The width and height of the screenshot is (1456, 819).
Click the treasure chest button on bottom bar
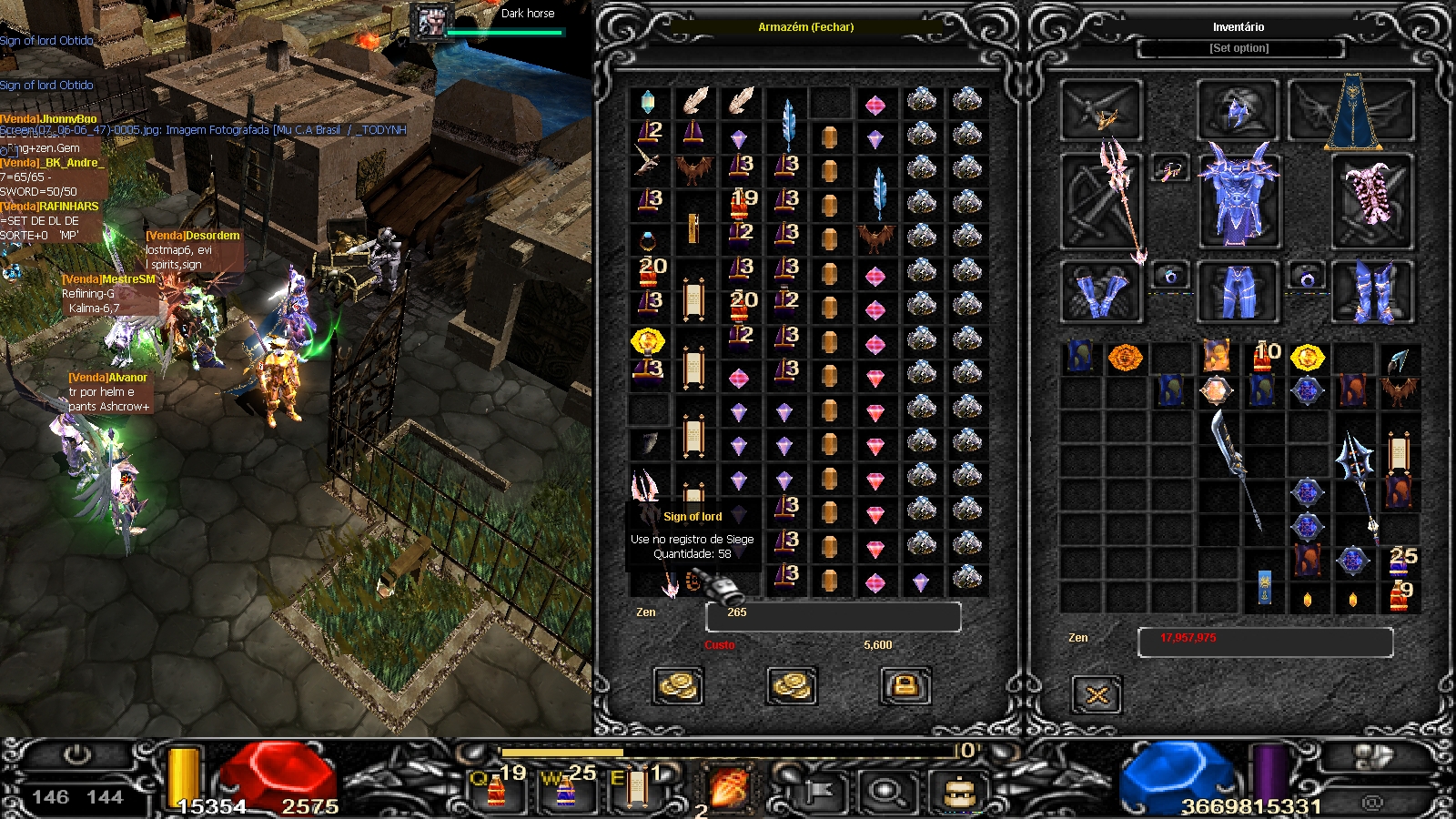pos(957,791)
